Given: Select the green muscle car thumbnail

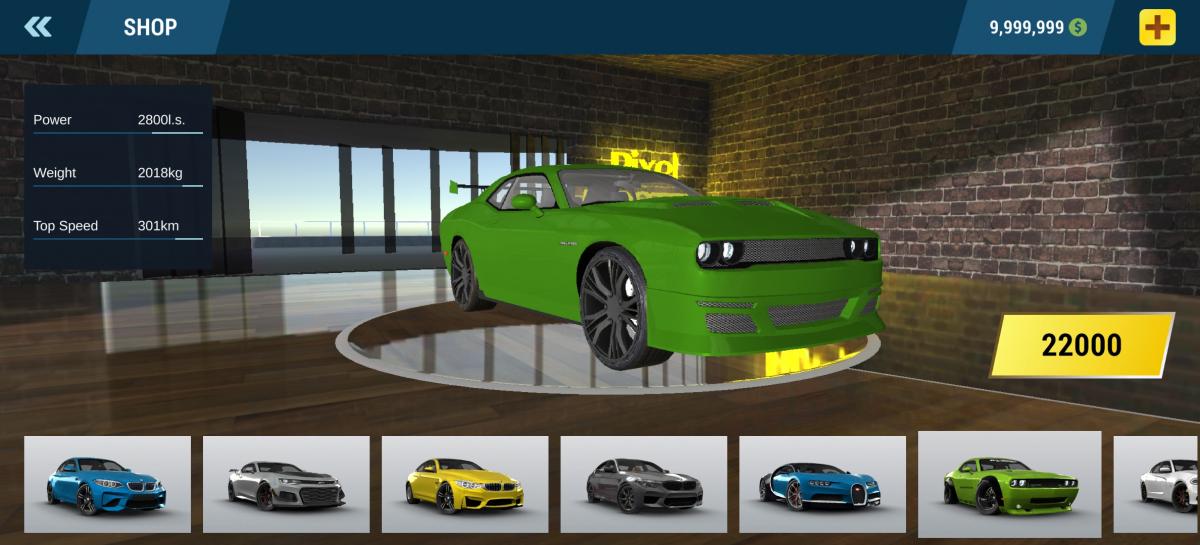Looking at the screenshot, I should [x=1009, y=484].
